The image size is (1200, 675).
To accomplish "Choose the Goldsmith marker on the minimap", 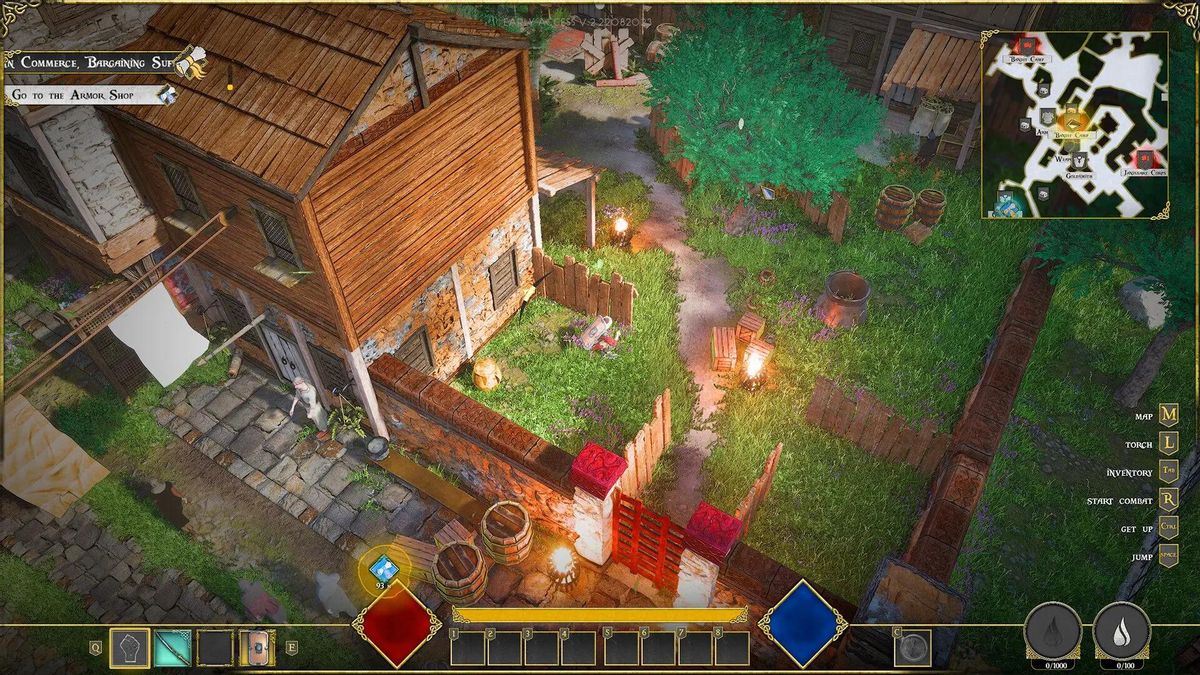I will pos(1079,161).
